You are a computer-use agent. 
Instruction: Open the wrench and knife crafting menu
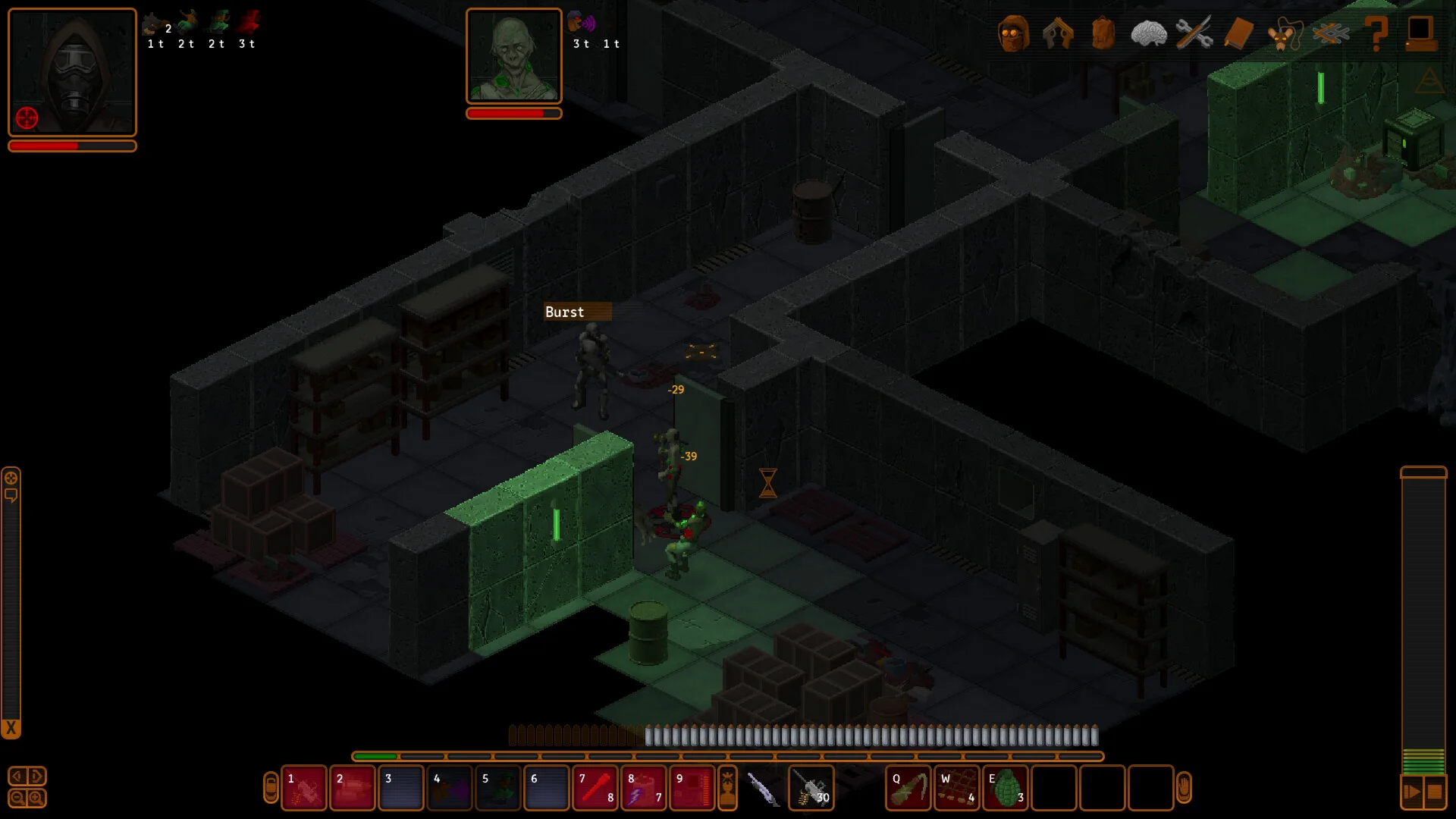[1194, 33]
